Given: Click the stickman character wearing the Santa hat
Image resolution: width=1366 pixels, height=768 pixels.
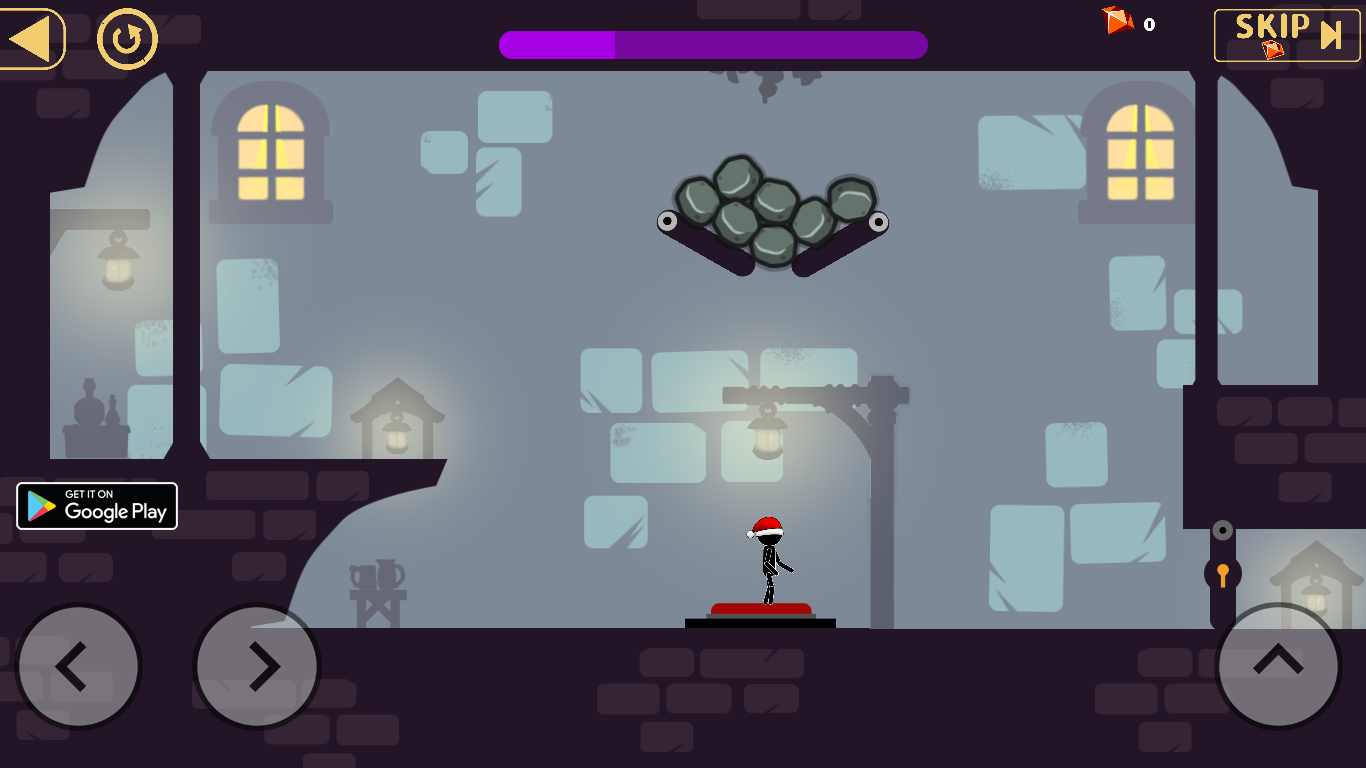Looking at the screenshot, I should [767, 560].
